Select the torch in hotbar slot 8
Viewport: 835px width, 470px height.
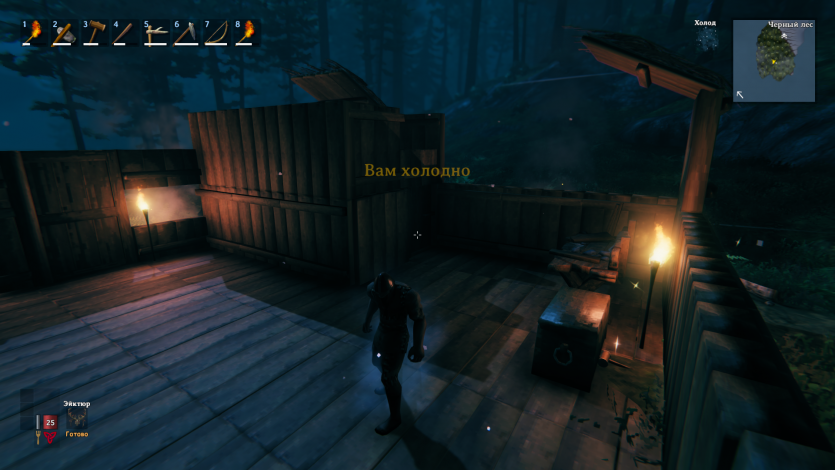246,33
